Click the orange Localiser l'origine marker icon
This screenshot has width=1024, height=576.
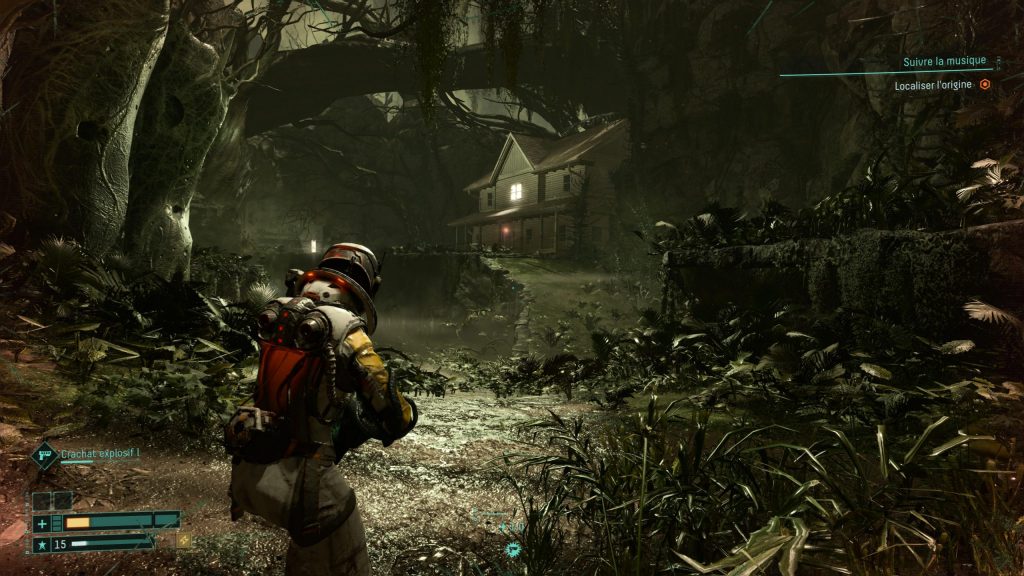coord(985,86)
